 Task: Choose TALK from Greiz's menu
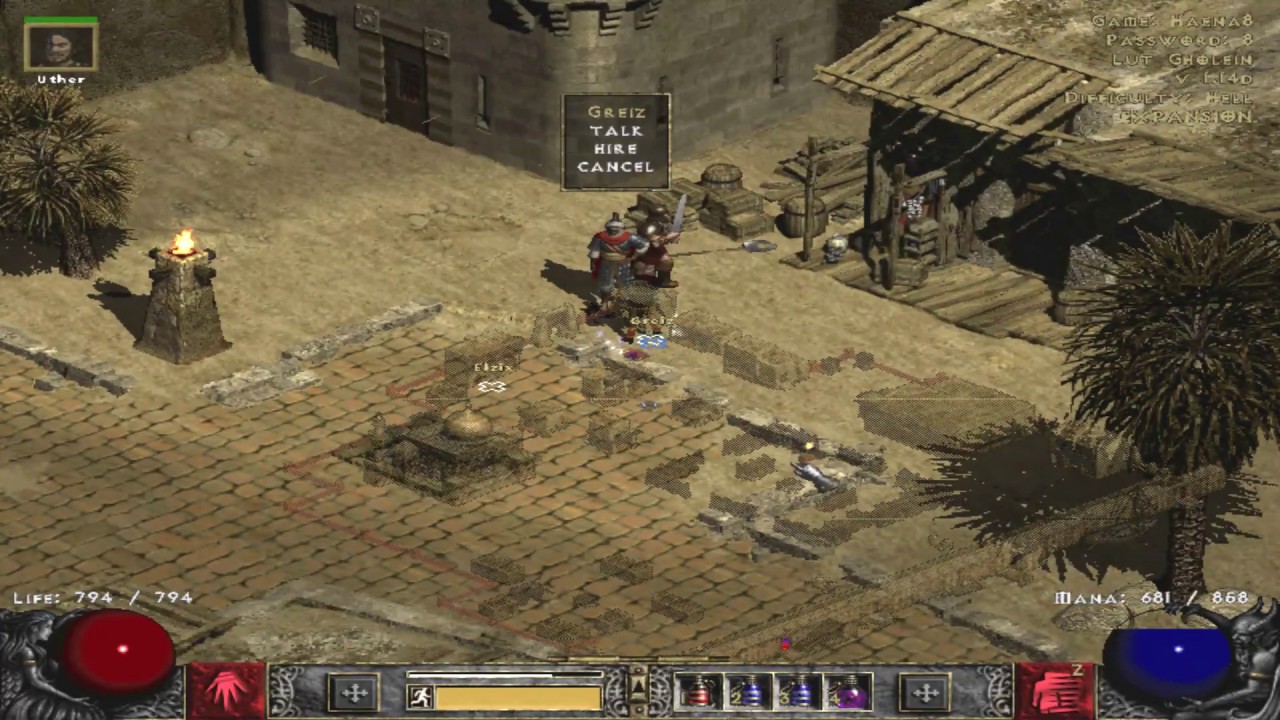615,131
